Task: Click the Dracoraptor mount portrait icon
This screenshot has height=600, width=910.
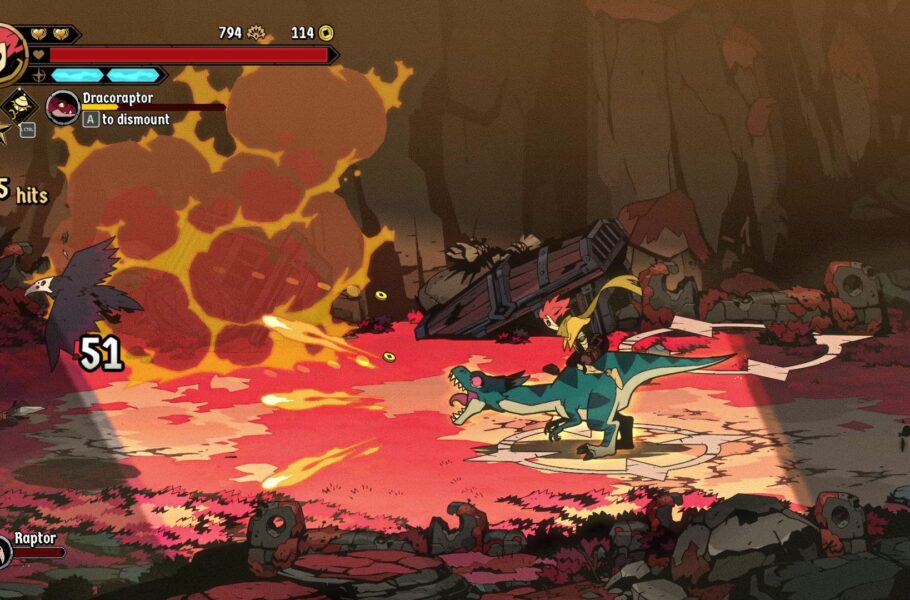Action: [63, 107]
